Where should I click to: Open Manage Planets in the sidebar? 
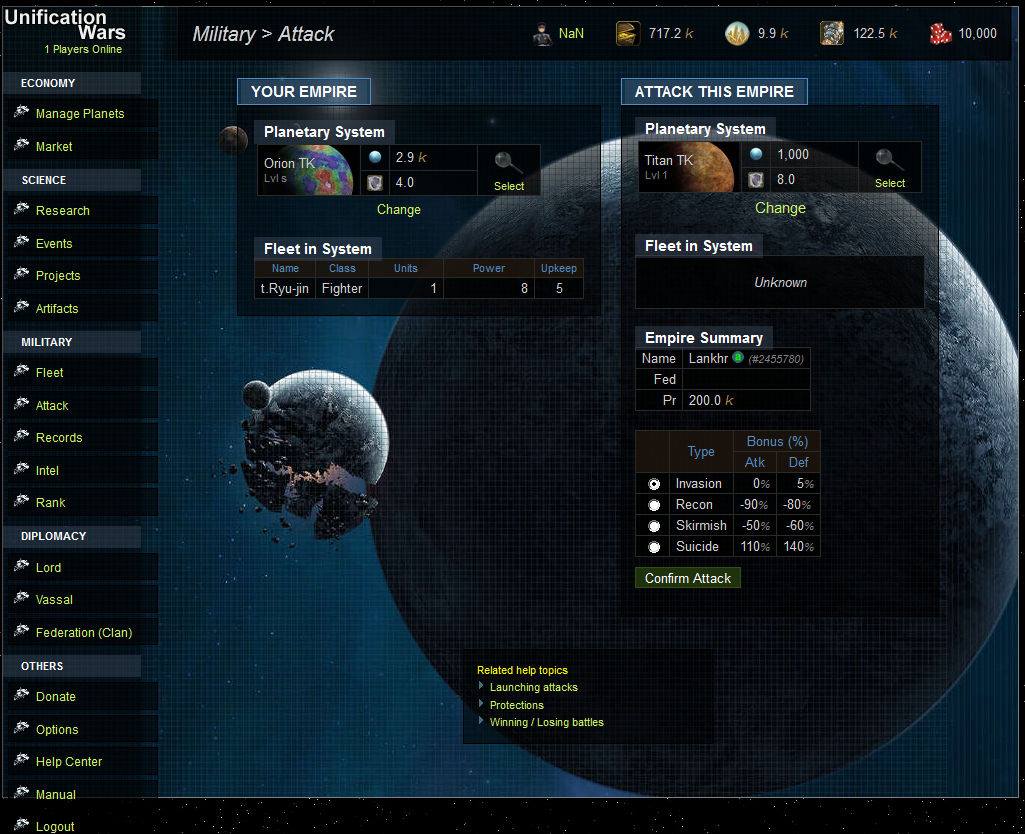(x=80, y=114)
